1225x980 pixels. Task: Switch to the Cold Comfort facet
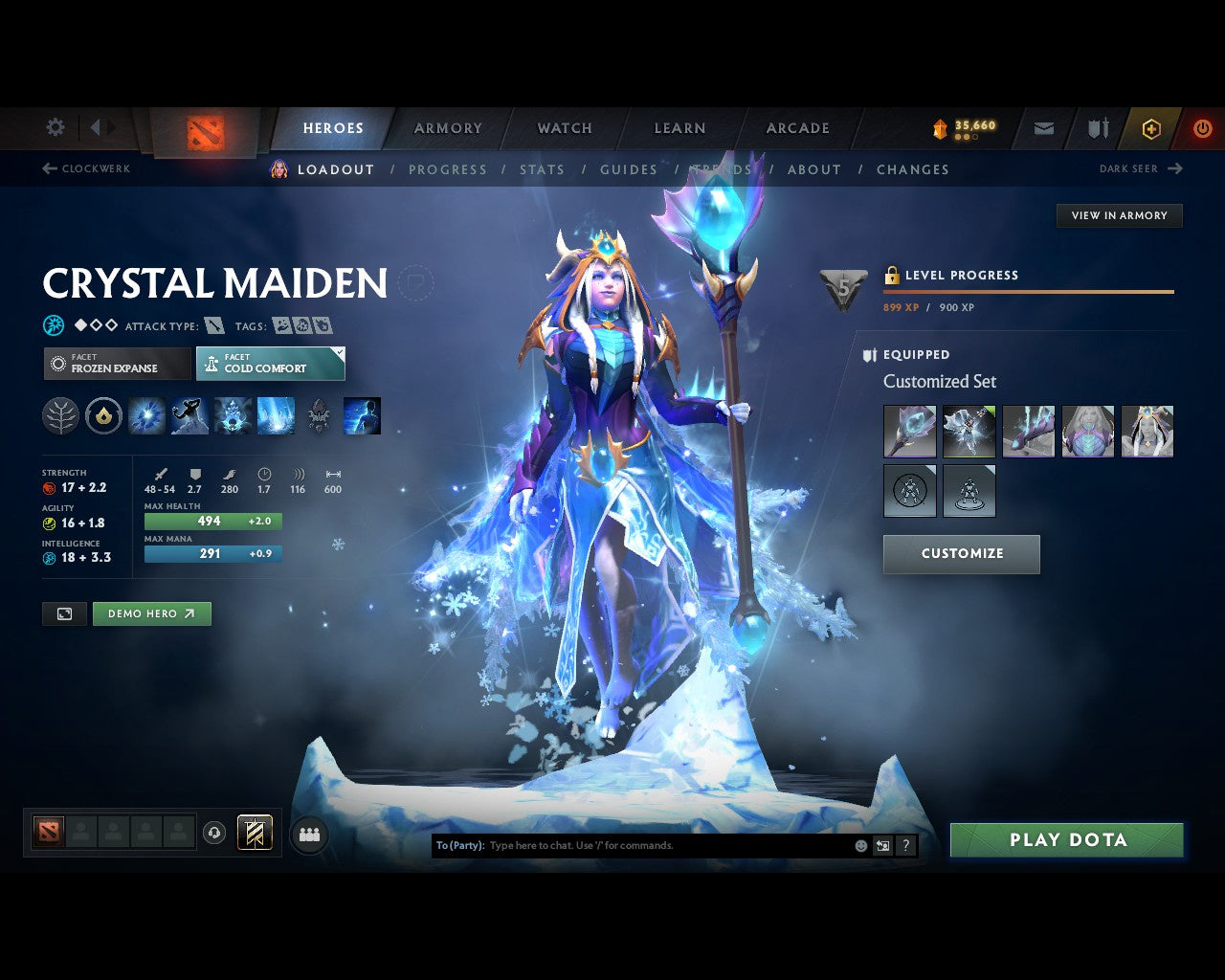coord(271,364)
